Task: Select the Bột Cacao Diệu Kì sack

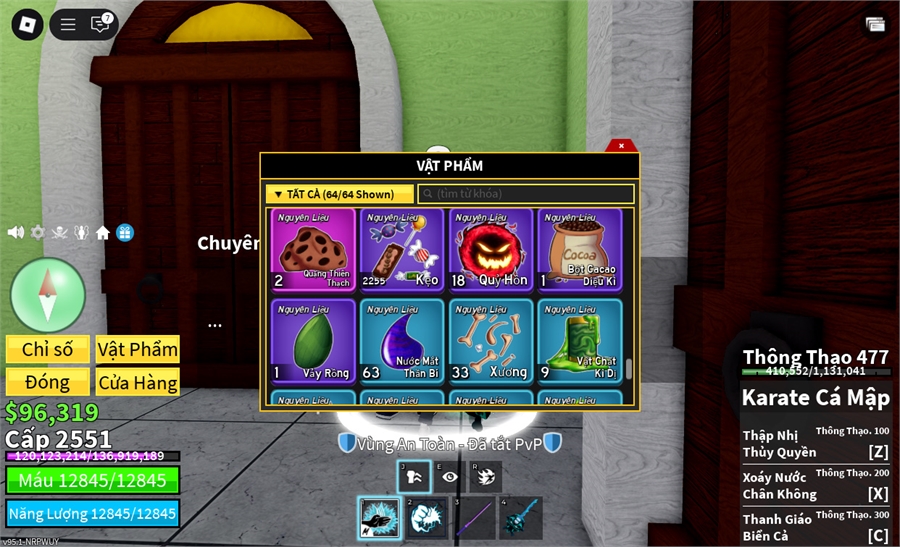Action: point(579,249)
